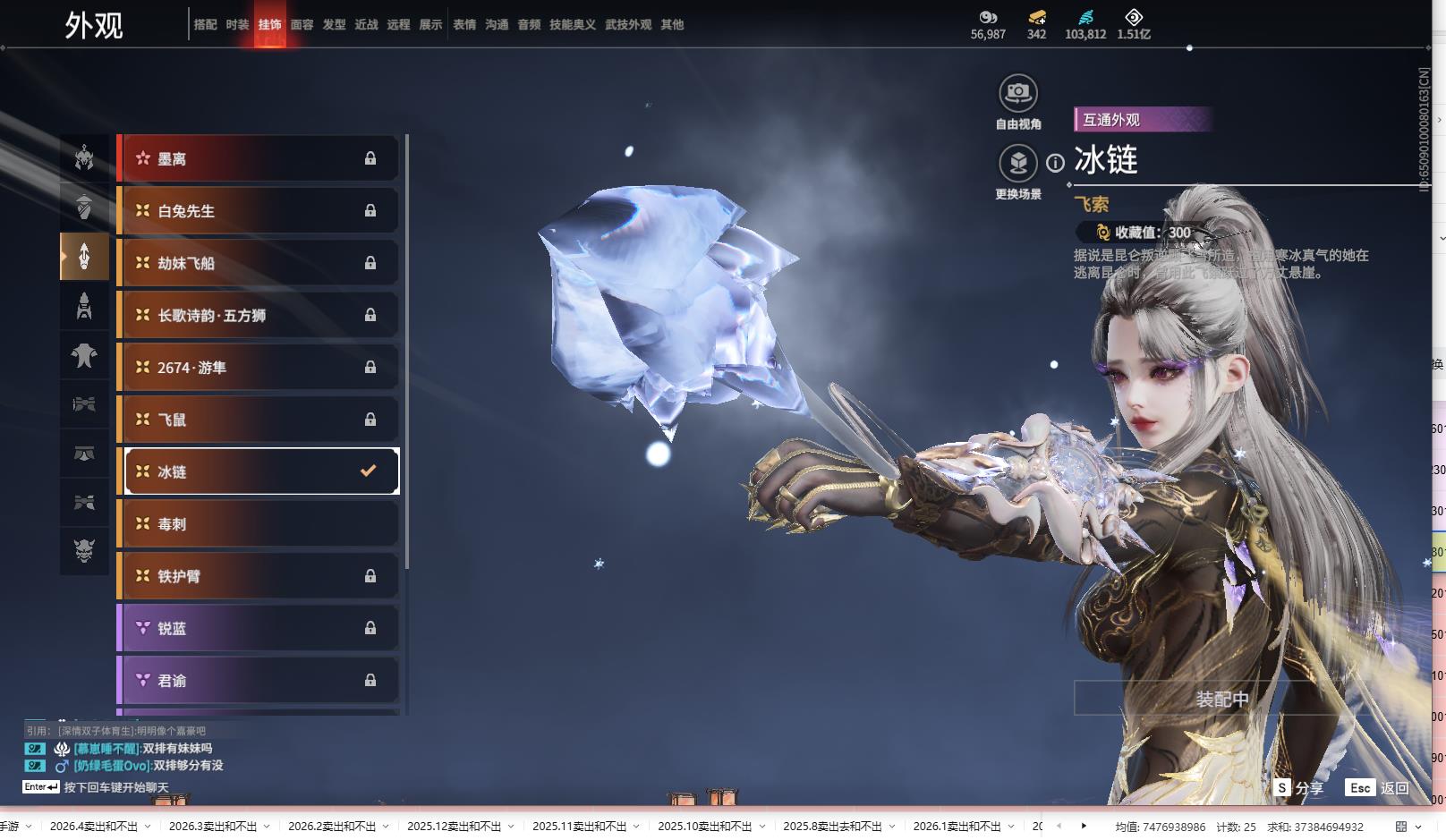The image size is (1446, 840).
Task: Pick the 长歌诗韵·五方狮 entry
Action: [258, 316]
